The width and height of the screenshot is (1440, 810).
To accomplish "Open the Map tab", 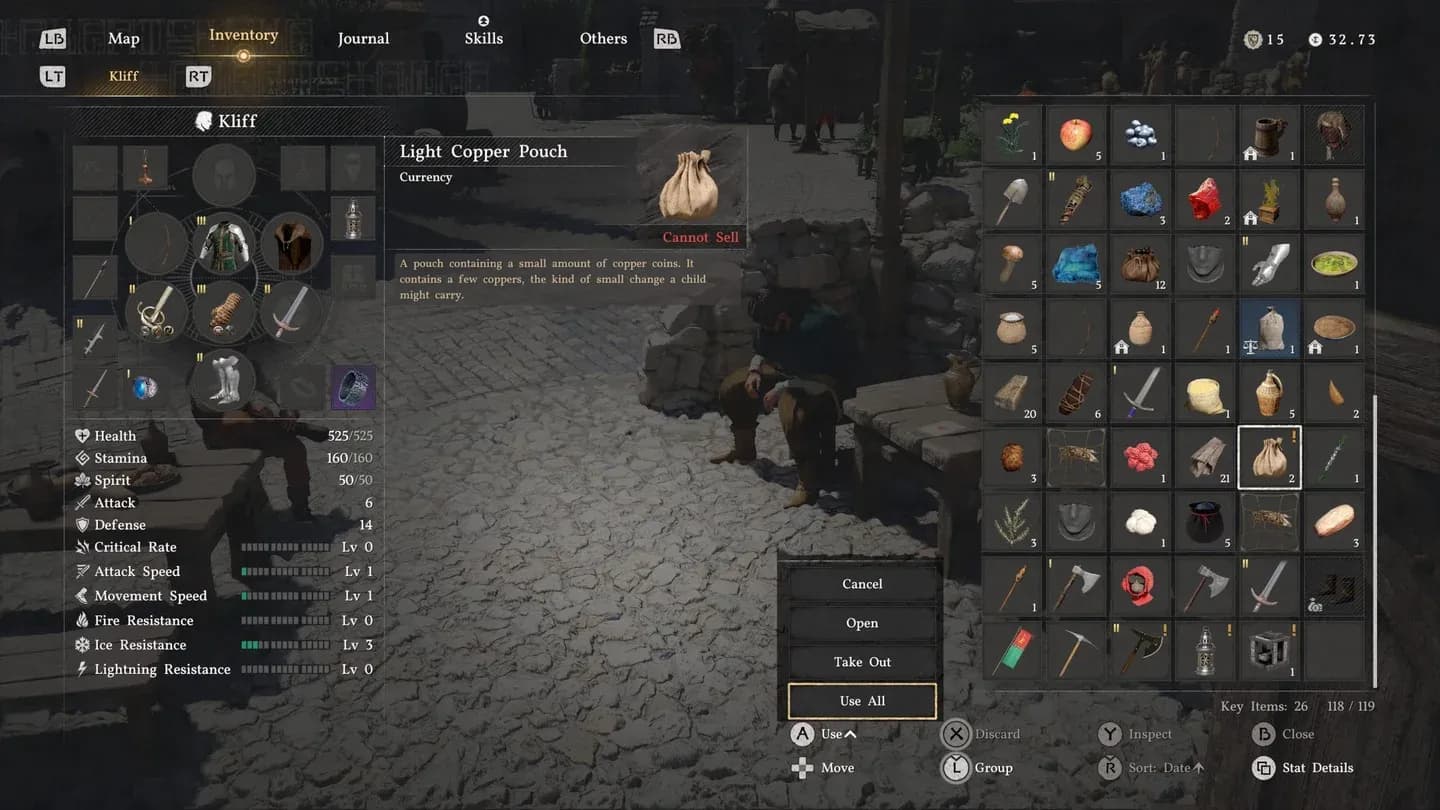I will coord(123,38).
